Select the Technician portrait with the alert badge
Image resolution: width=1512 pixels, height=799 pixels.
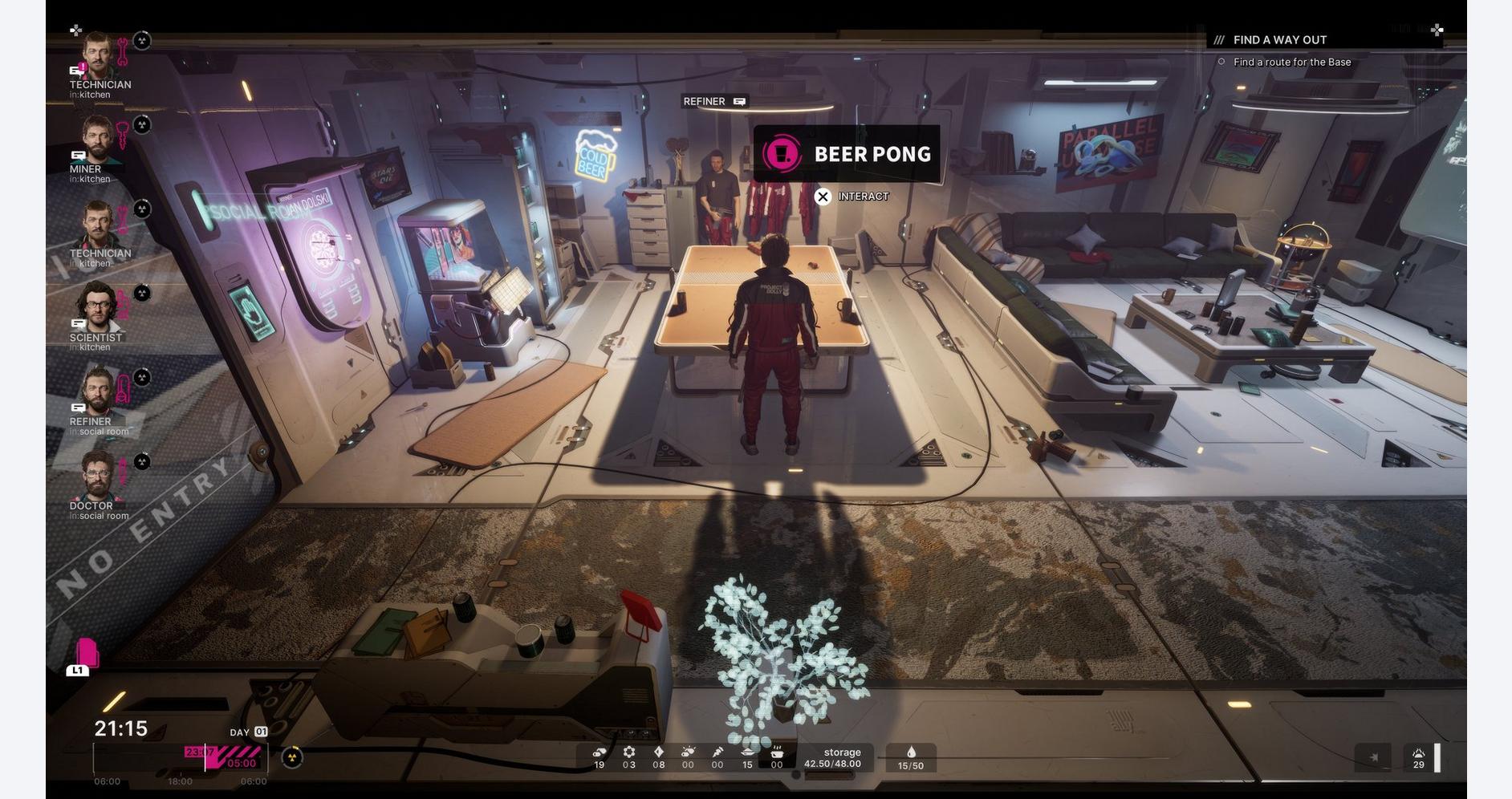pos(98,56)
